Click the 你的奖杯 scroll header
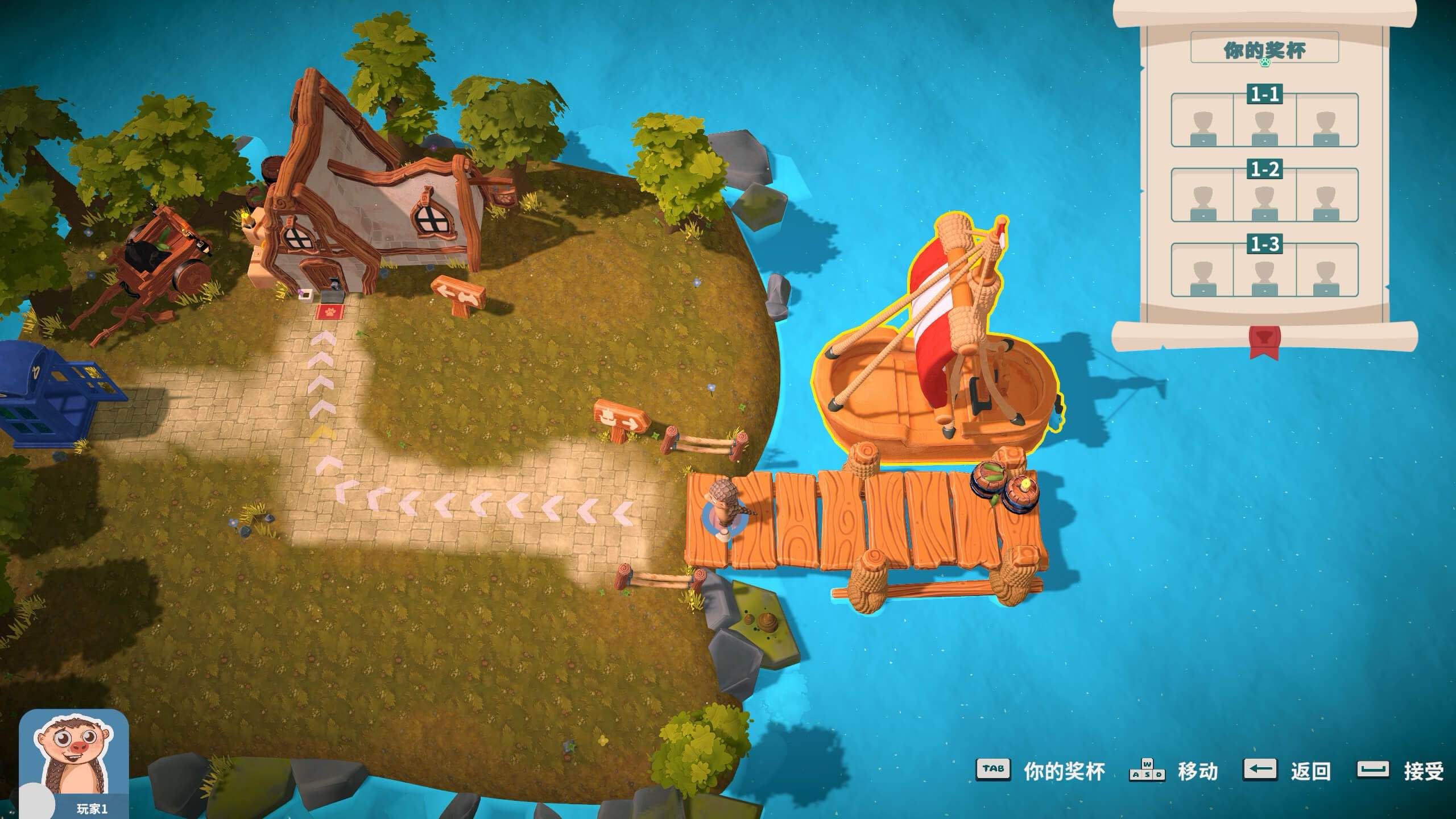Image resolution: width=1456 pixels, height=819 pixels. click(1264, 48)
